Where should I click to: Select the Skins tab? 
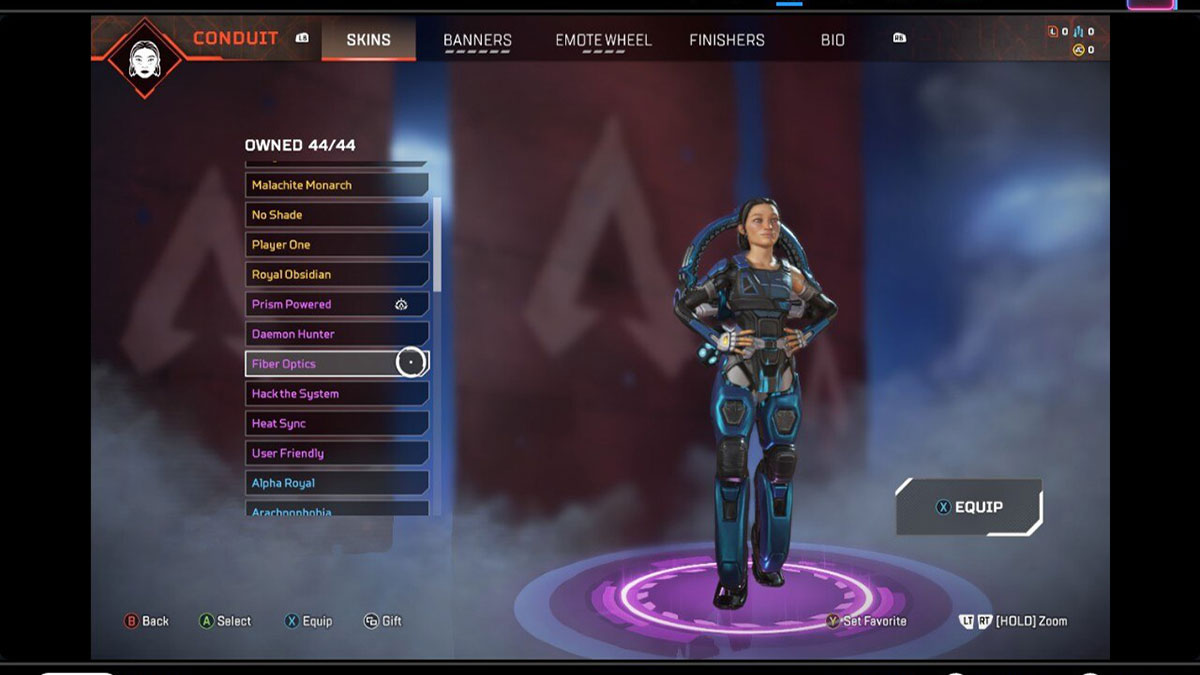coord(368,40)
